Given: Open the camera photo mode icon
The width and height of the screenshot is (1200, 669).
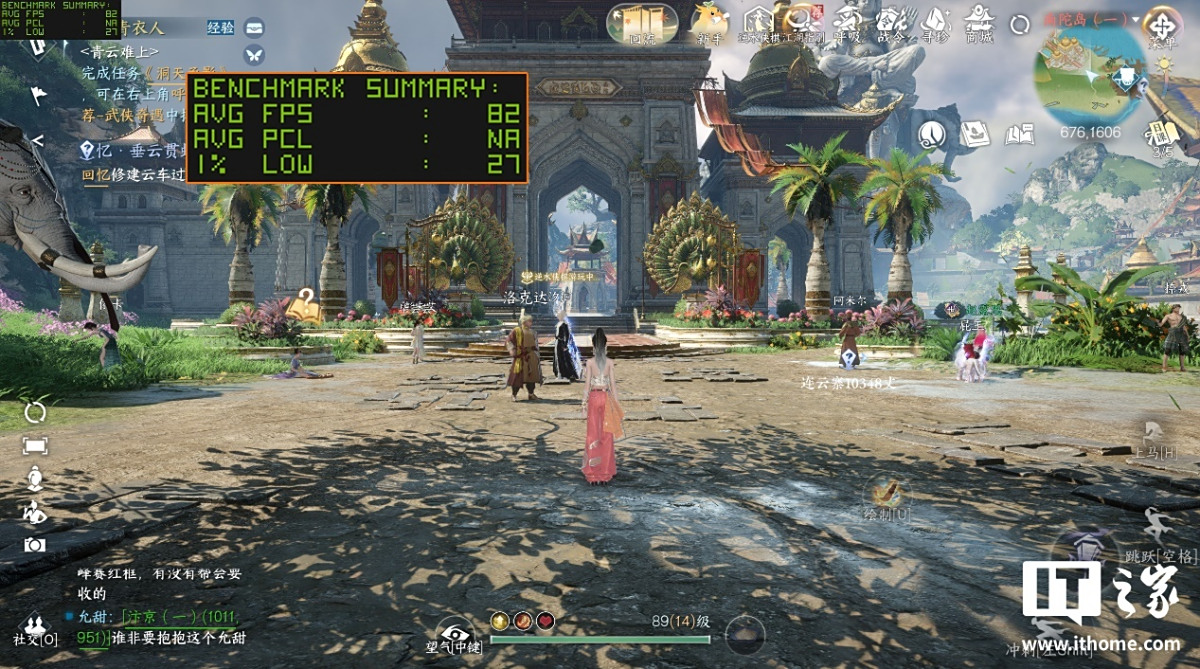Looking at the screenshot, I should (x=35, y=545).
